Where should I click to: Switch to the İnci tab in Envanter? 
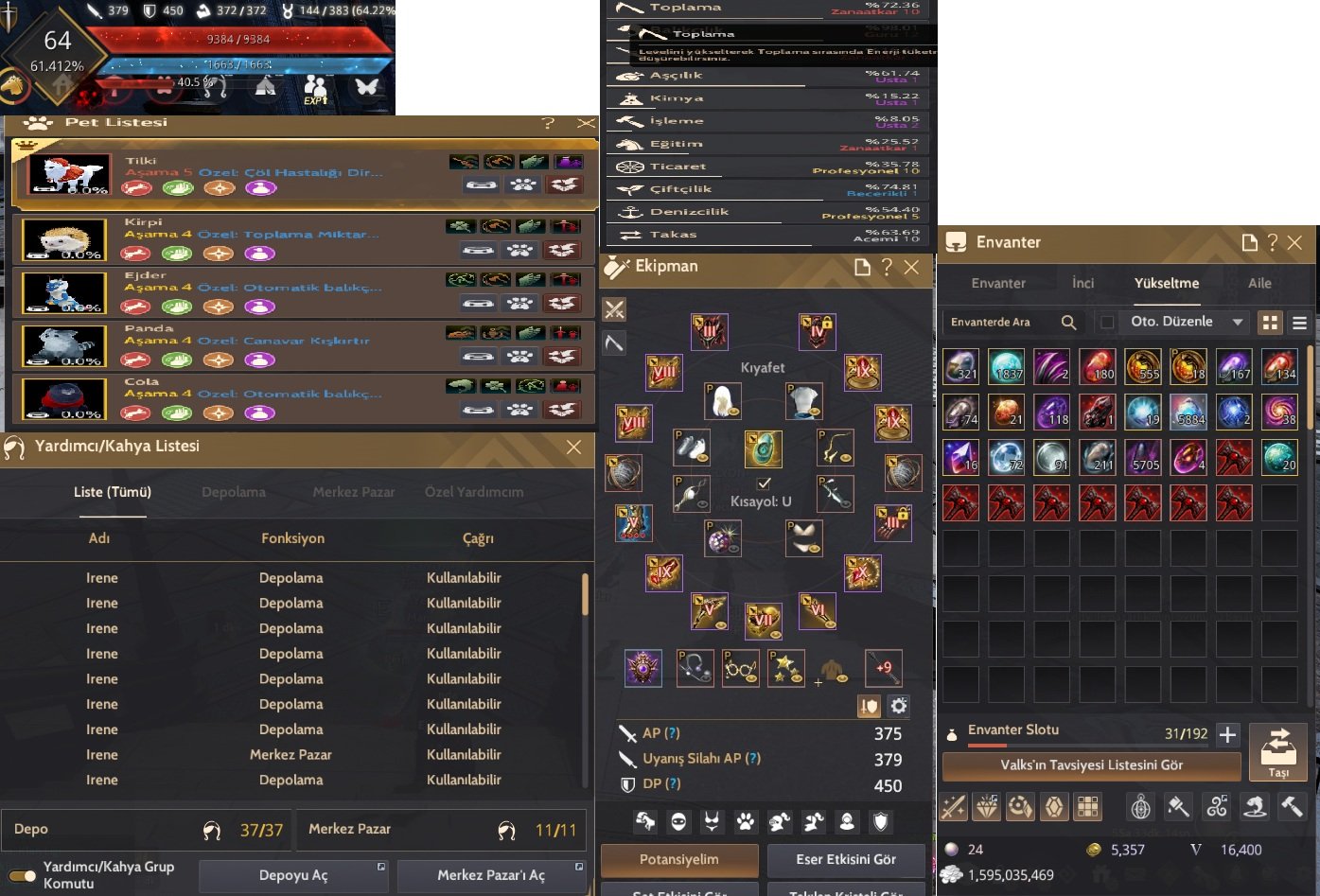[x=1082, y=283]
